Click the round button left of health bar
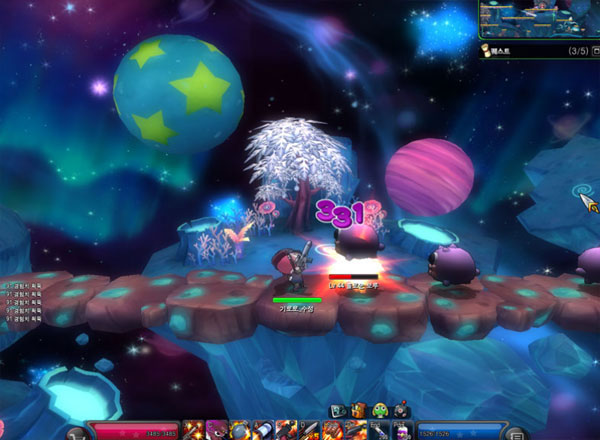600x440 pixels. [76, 434]
